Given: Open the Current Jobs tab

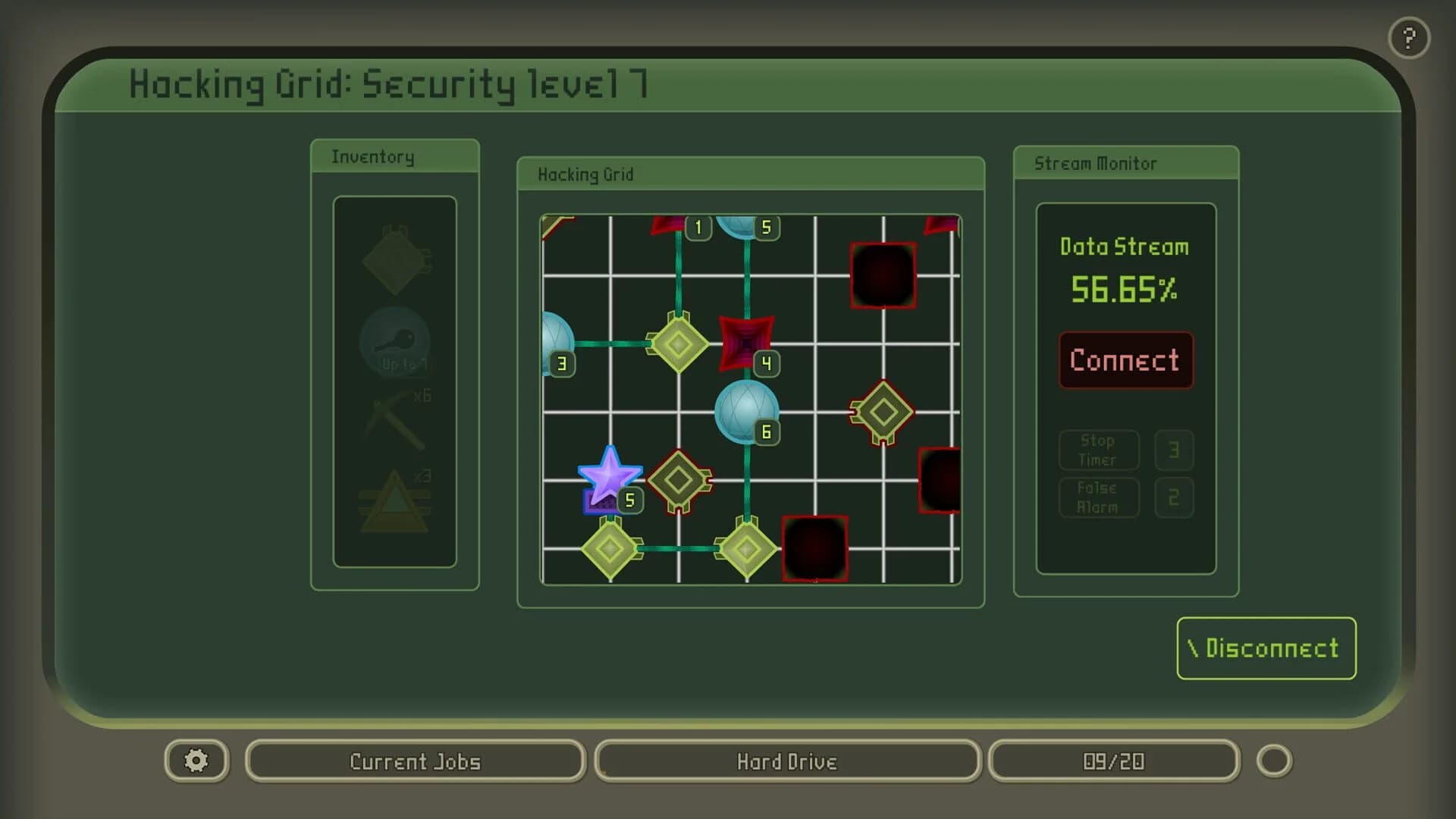Looking at the screenshot, I should [414, 761].
